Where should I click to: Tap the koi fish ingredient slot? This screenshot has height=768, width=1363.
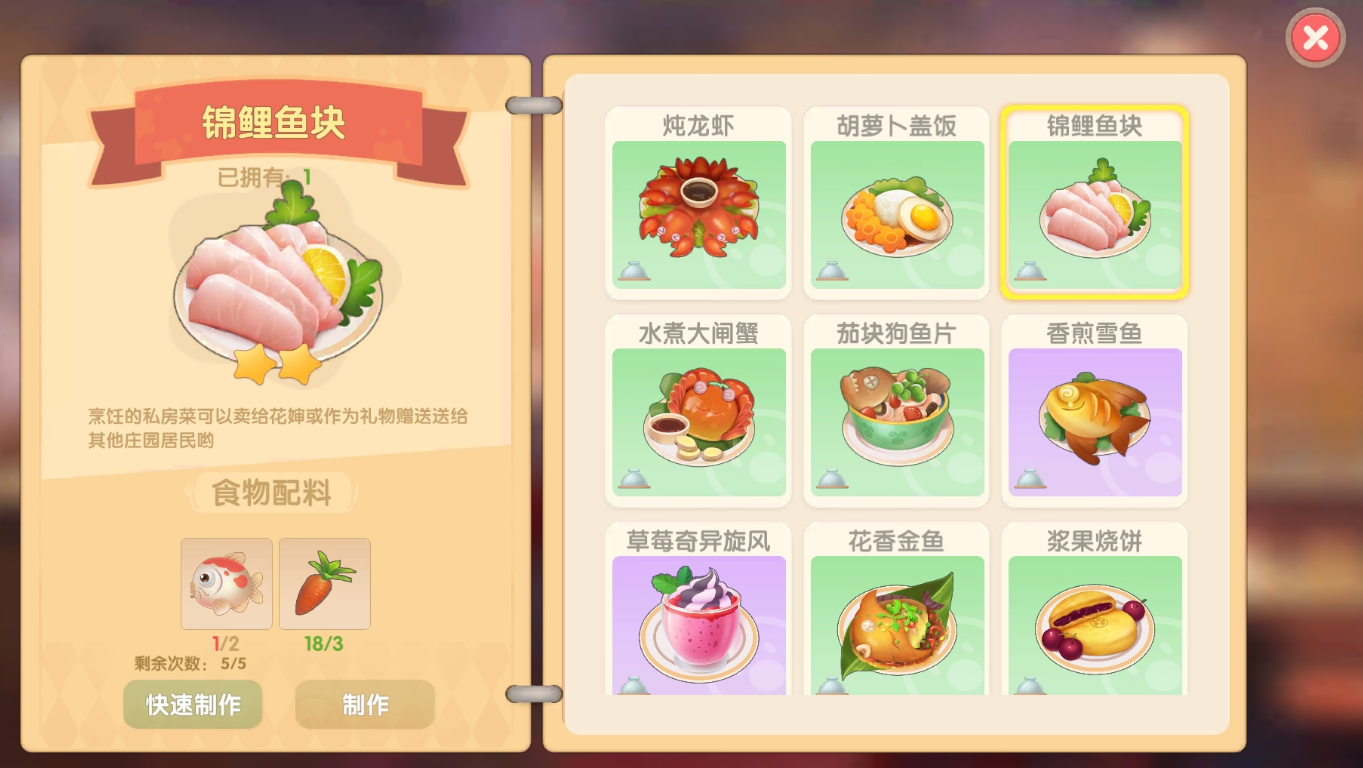click(x=226, y=583)
